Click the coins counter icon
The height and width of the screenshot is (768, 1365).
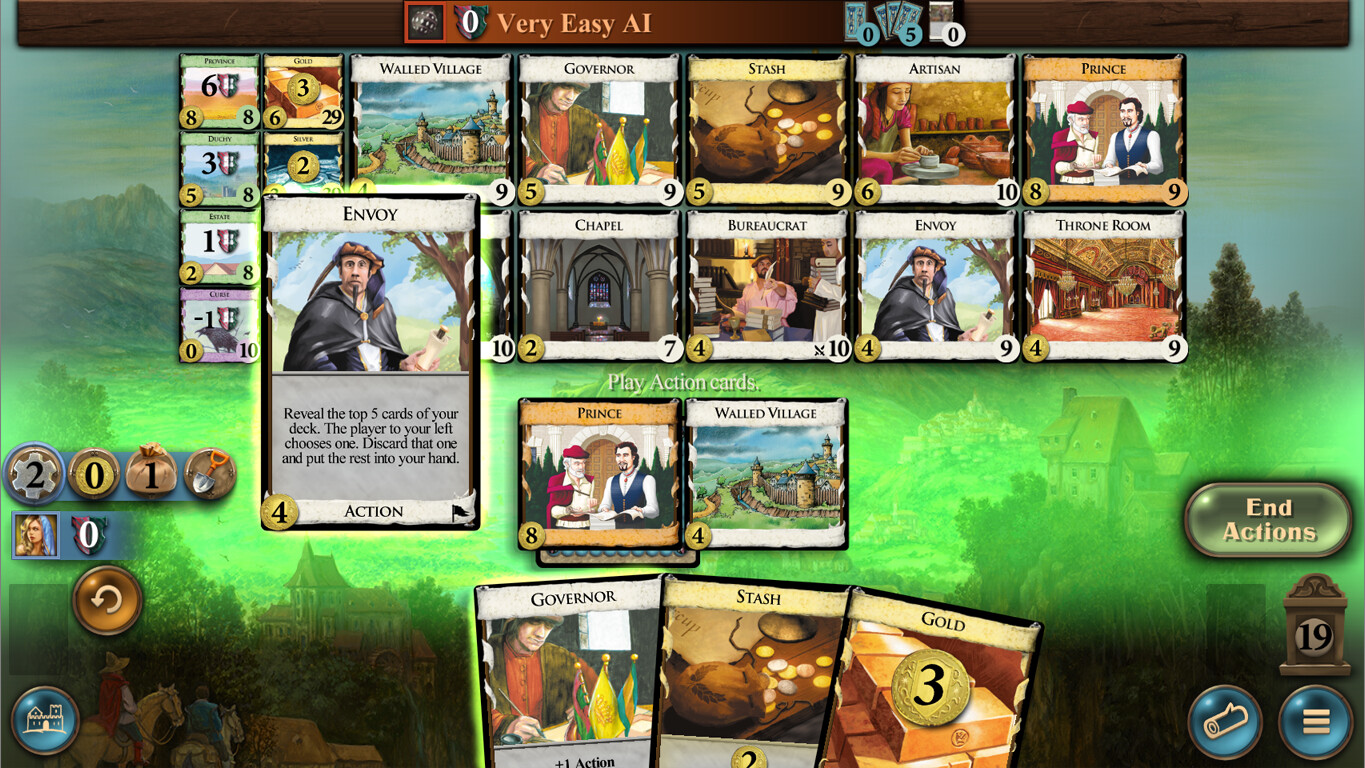[95, 475]
